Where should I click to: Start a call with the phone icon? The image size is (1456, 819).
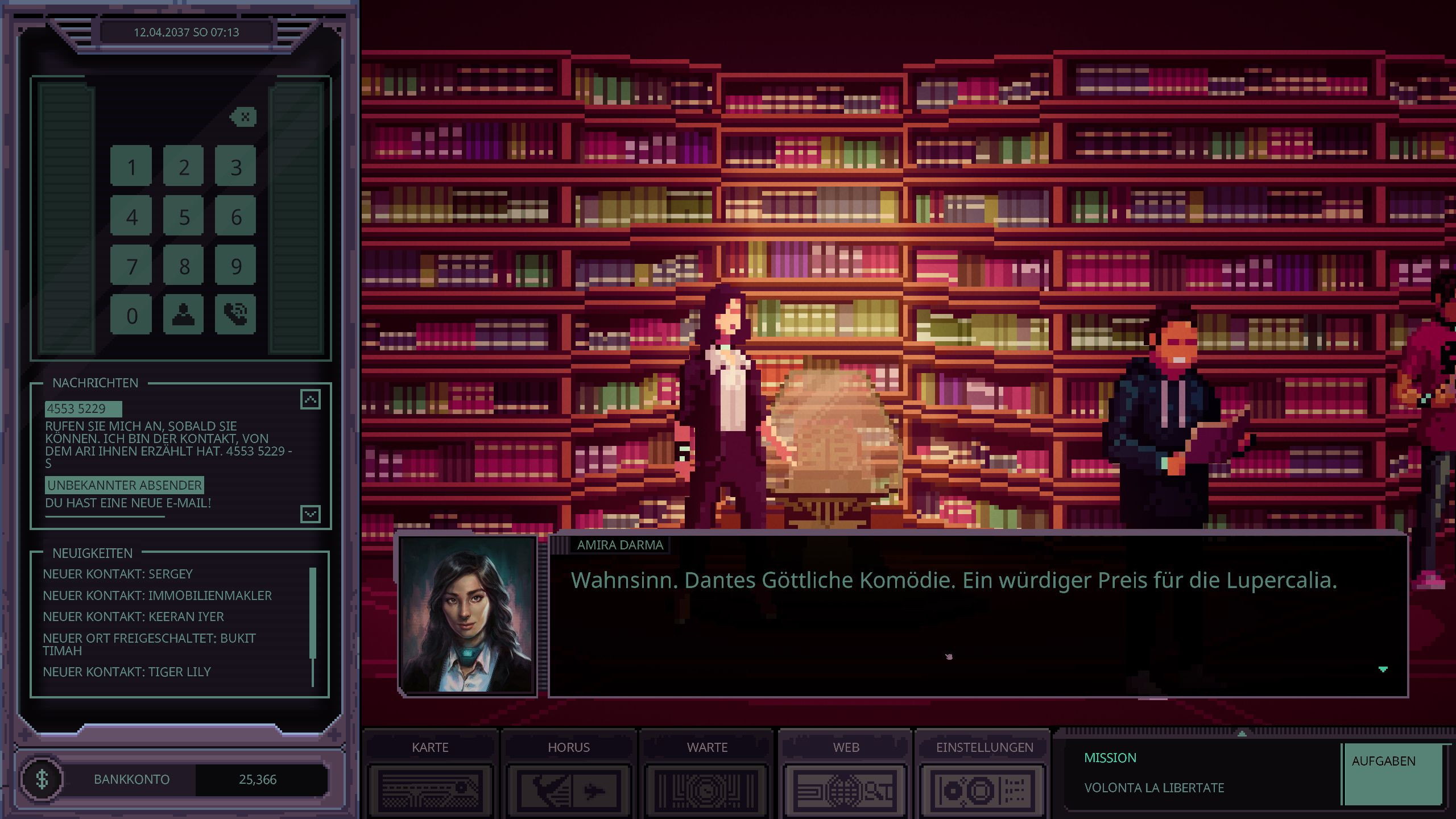pyautogui.click(x=235, y=314)
